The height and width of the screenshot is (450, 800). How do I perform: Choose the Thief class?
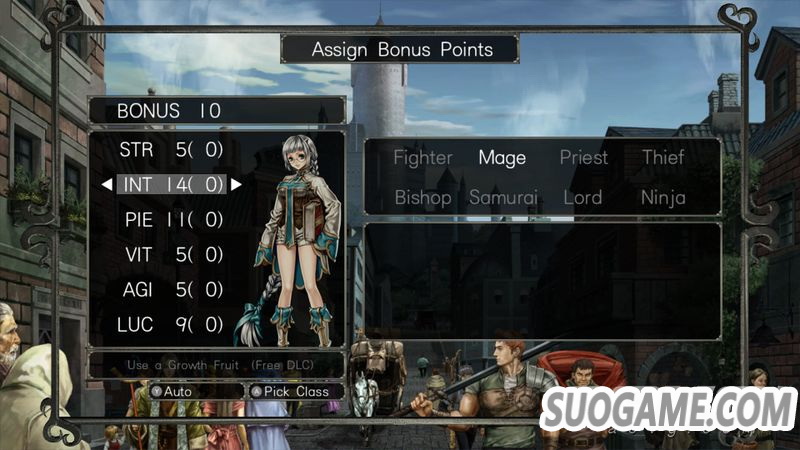click(663, 157)
